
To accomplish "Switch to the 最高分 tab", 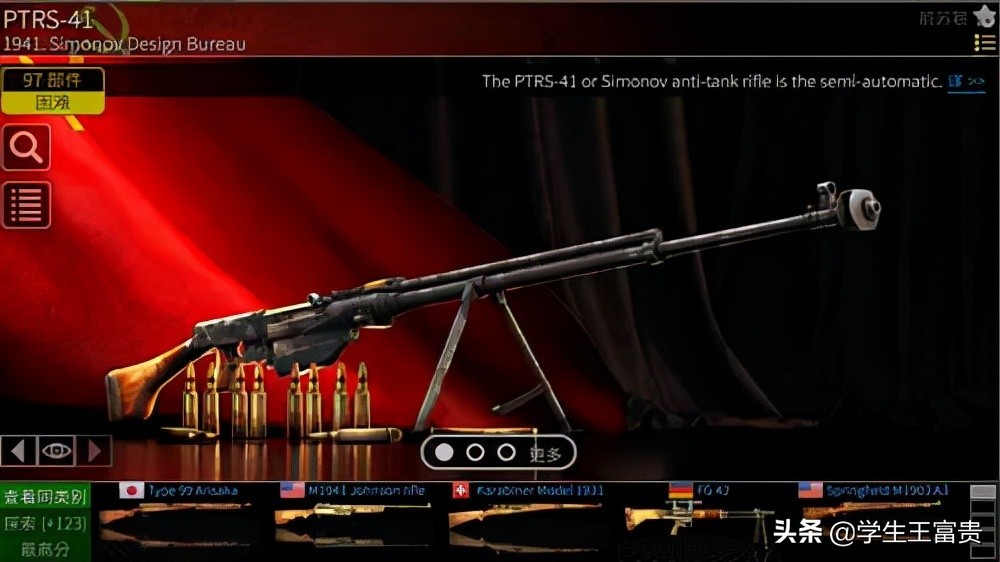I will [45, 548].
